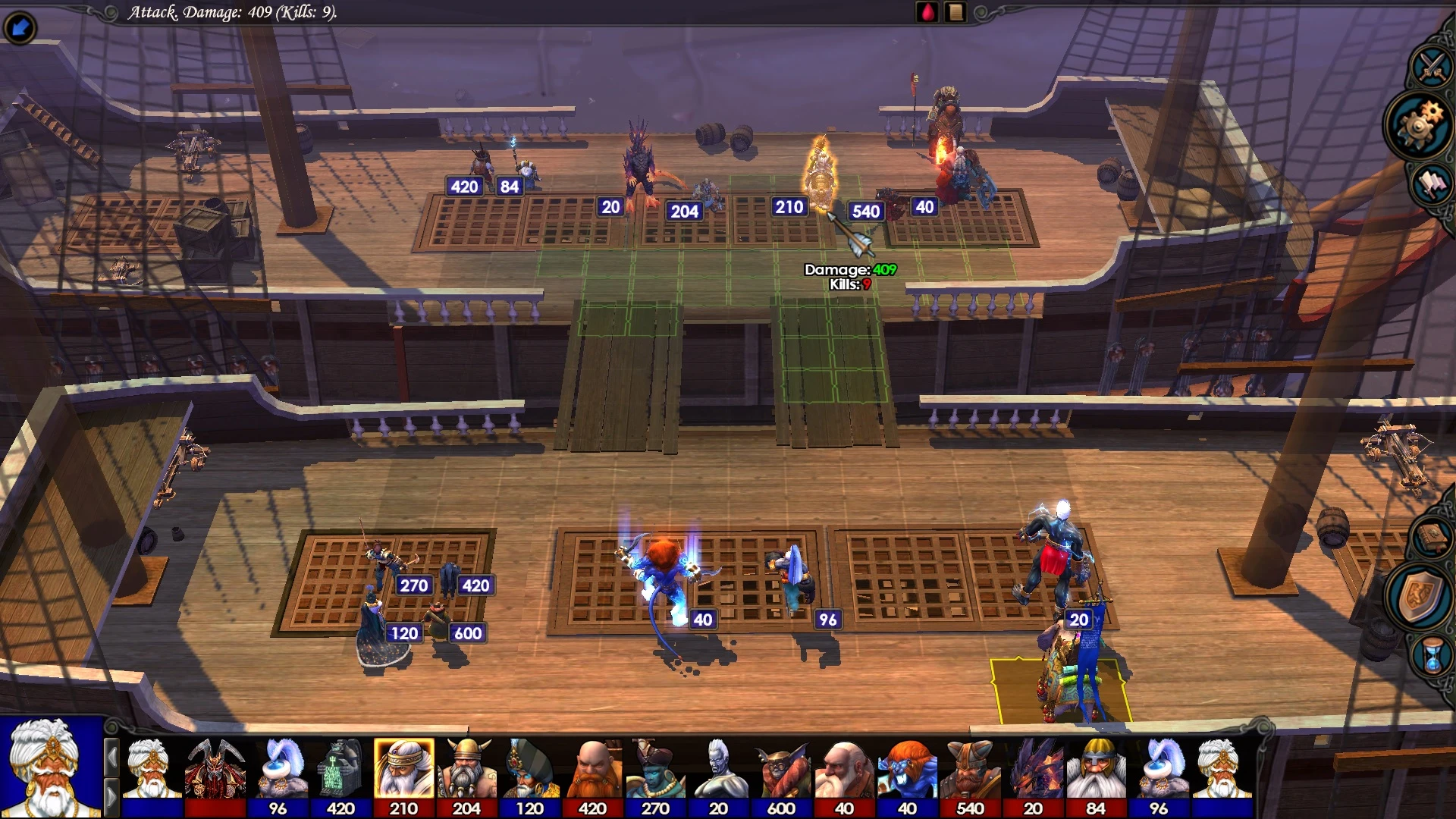The height and width of the screenshot is (819, 1456).
Task: Select the golden-crowned dwarf portrait in the initiative bar
Action: click(404, 767)
